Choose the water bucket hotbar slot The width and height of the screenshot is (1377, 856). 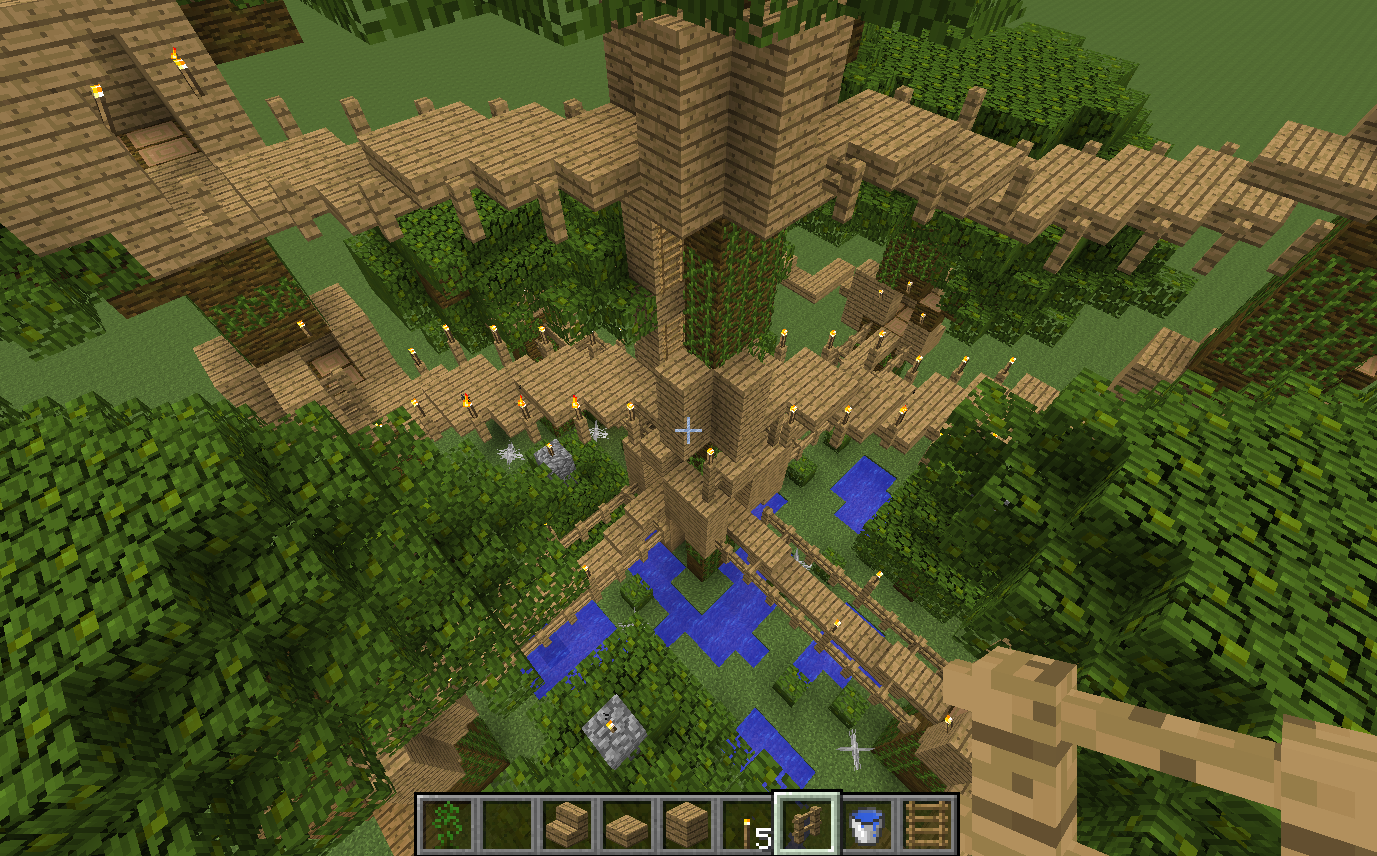click(866, 825)
